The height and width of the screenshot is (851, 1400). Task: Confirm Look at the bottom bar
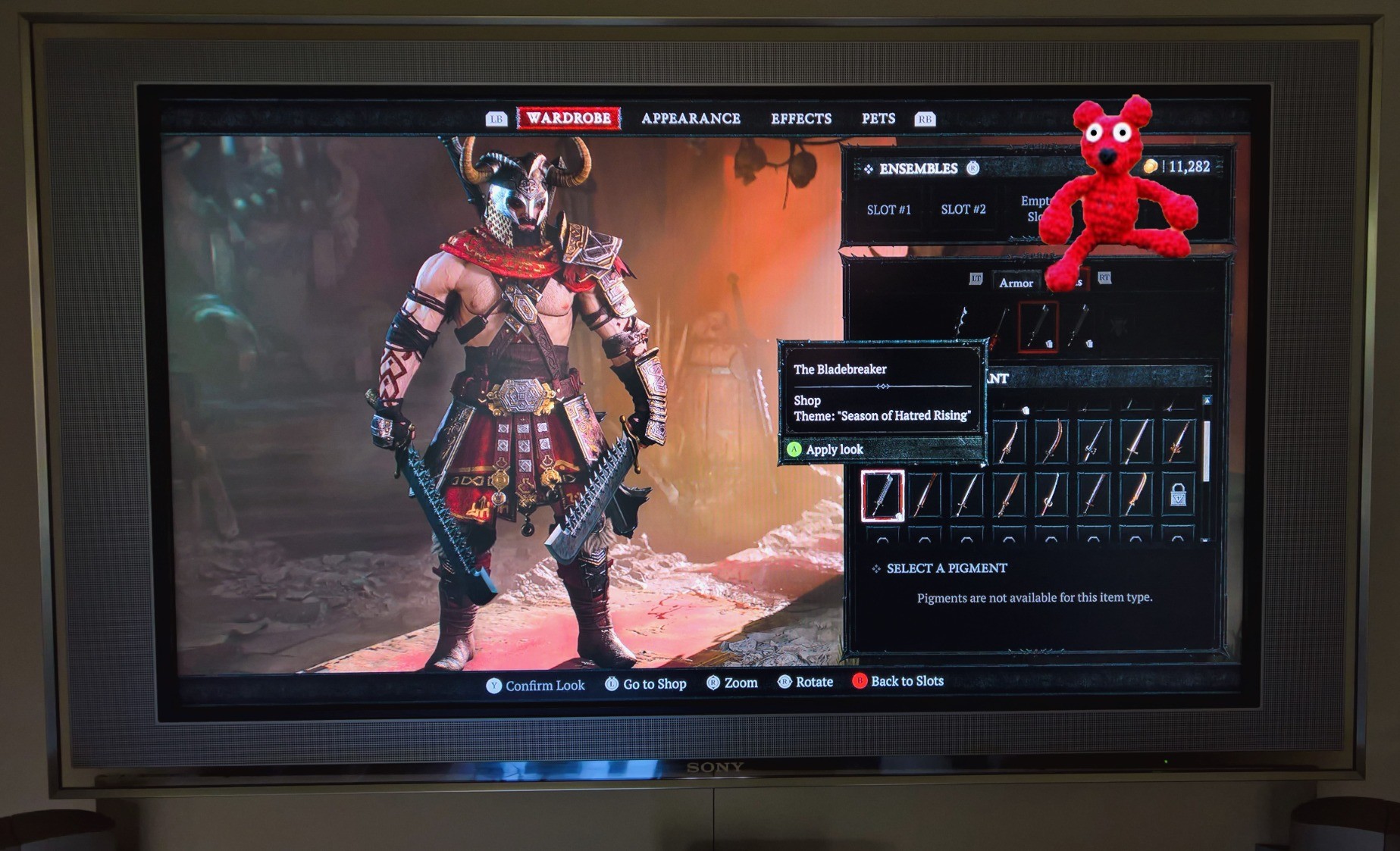click(x=535, y=685)
